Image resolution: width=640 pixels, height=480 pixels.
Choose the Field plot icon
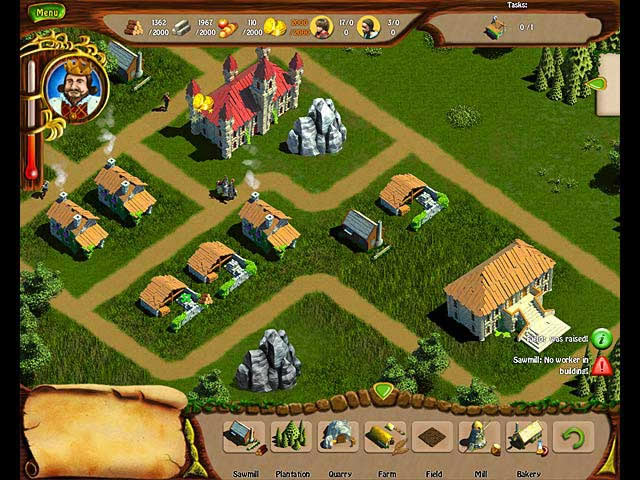coord(432,437)
